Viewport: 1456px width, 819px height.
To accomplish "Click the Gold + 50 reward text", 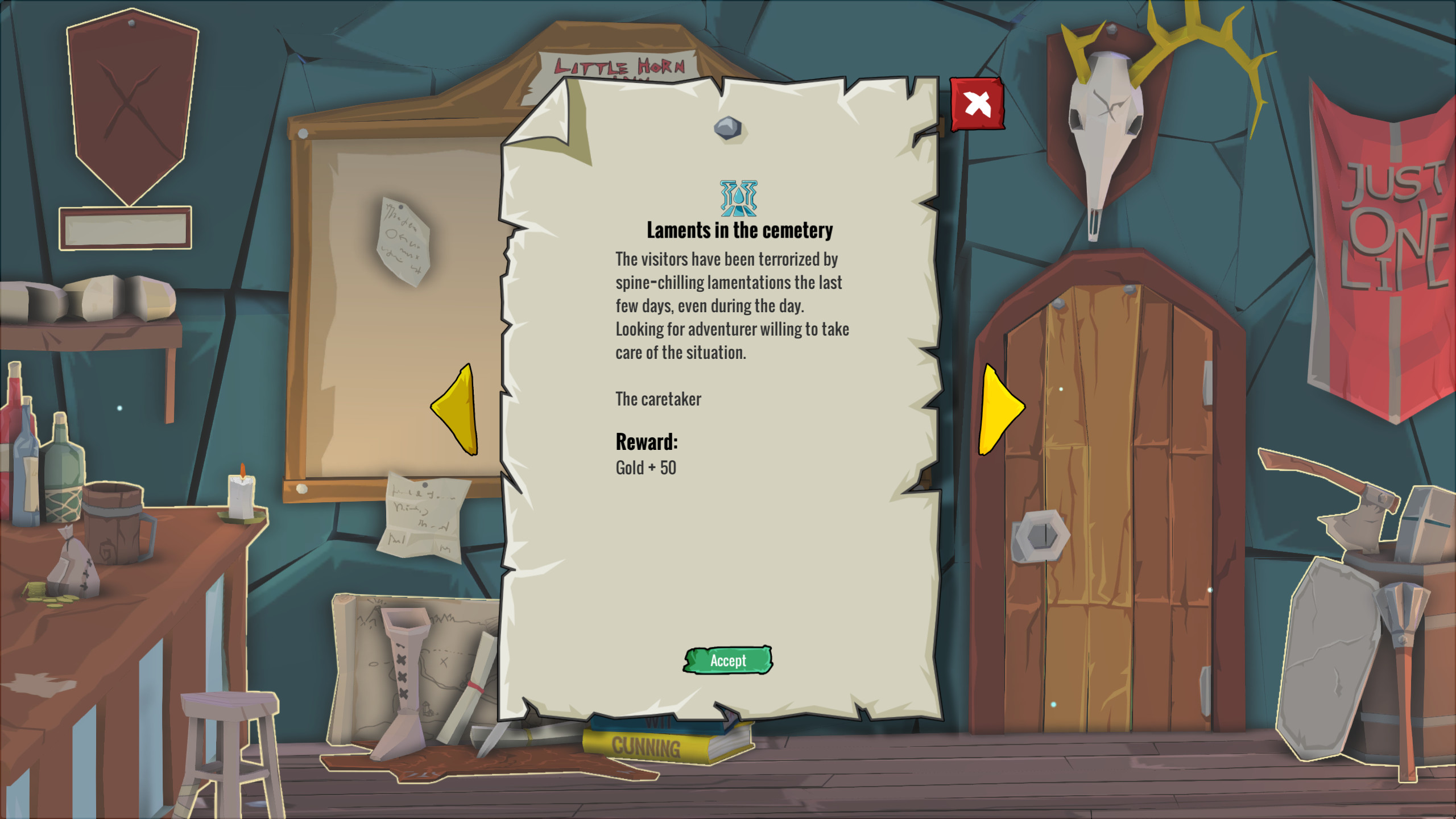I will point(645,468).
